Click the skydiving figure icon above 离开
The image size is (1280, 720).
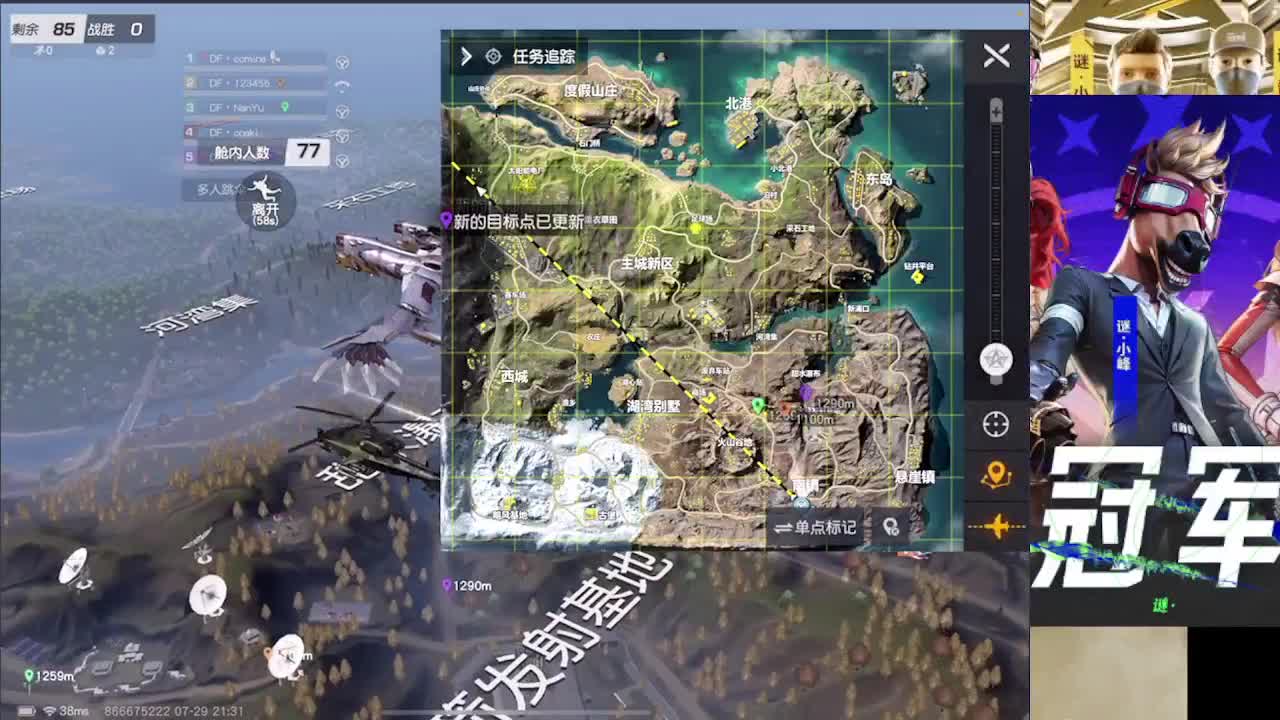click(264, 189)
